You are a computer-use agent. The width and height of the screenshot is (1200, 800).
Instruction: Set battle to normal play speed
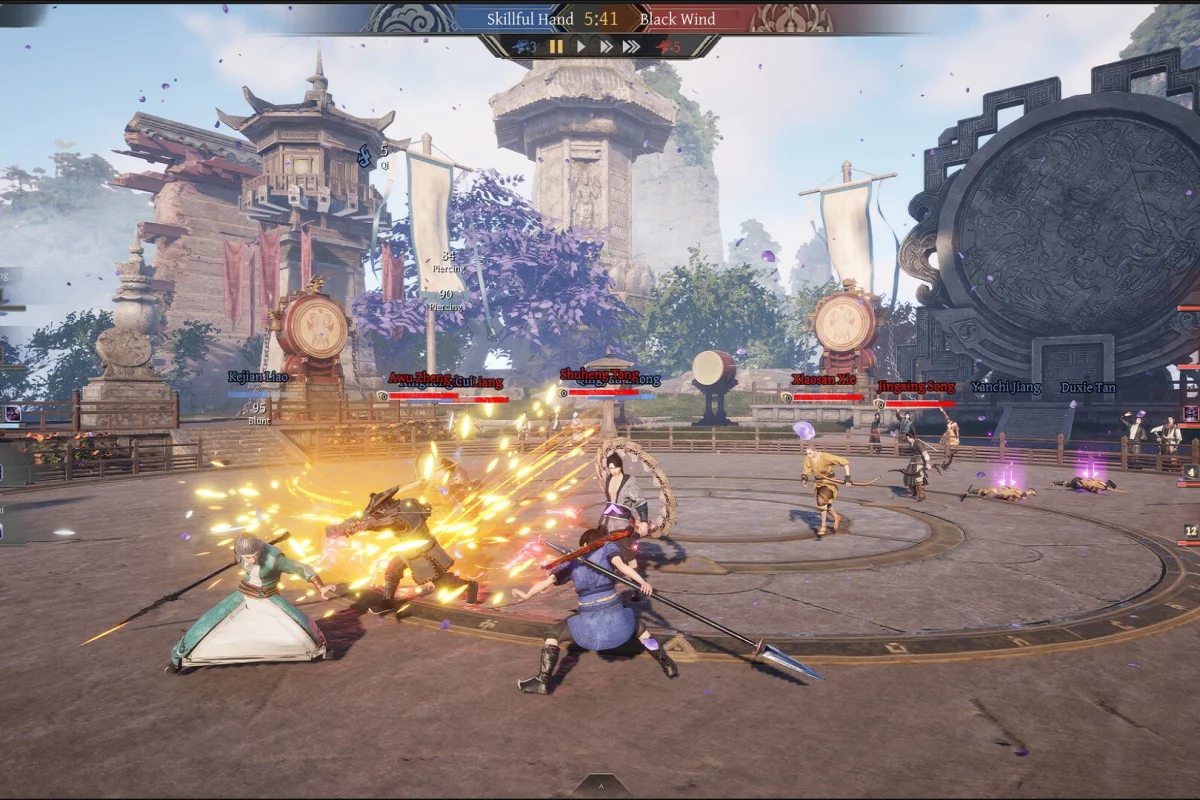[581, 46]
